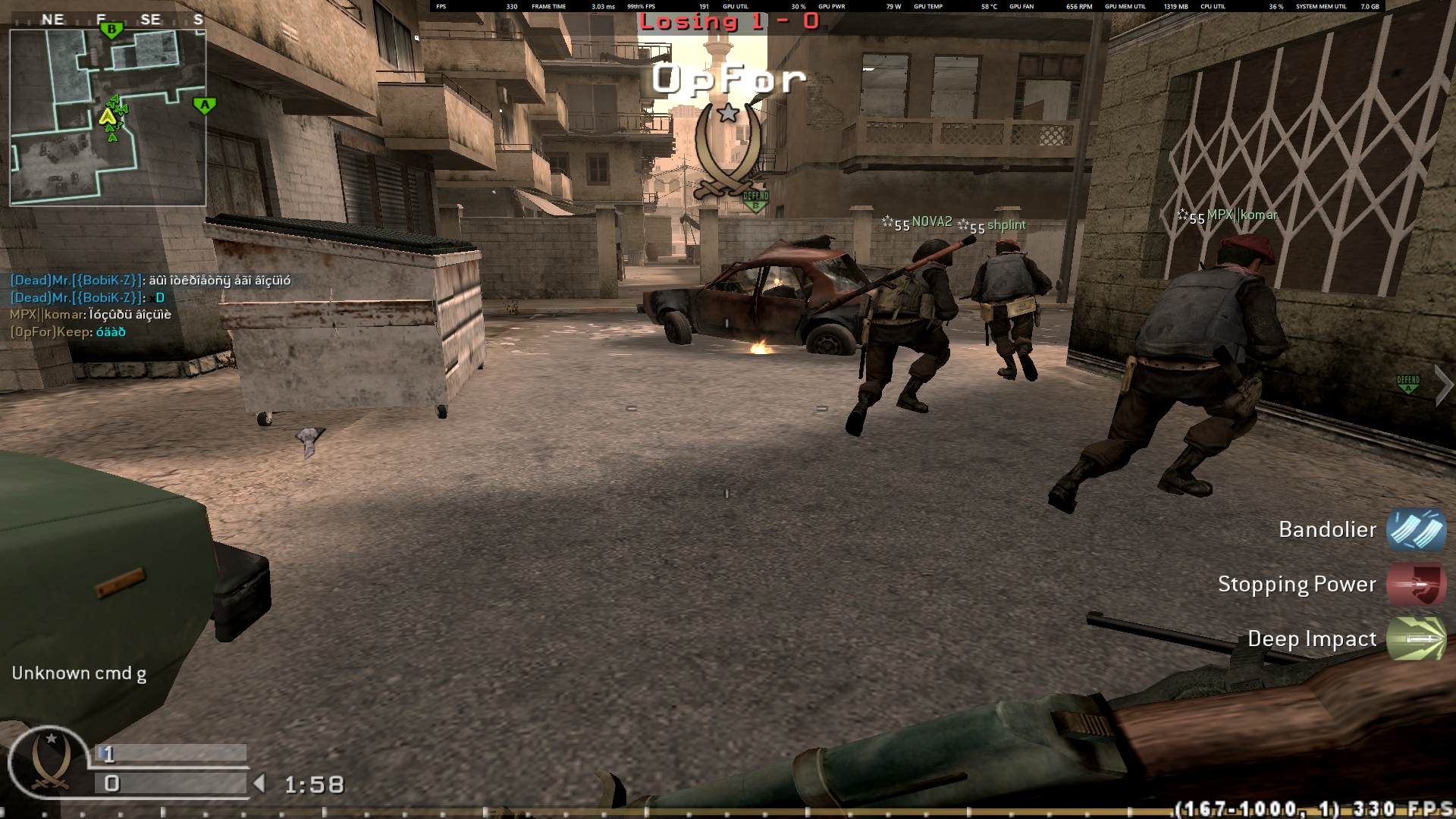Click the Defend B objective shield marker
Image resolution: width=1456 pixels, height=819 pixels.
coord(755,197)
